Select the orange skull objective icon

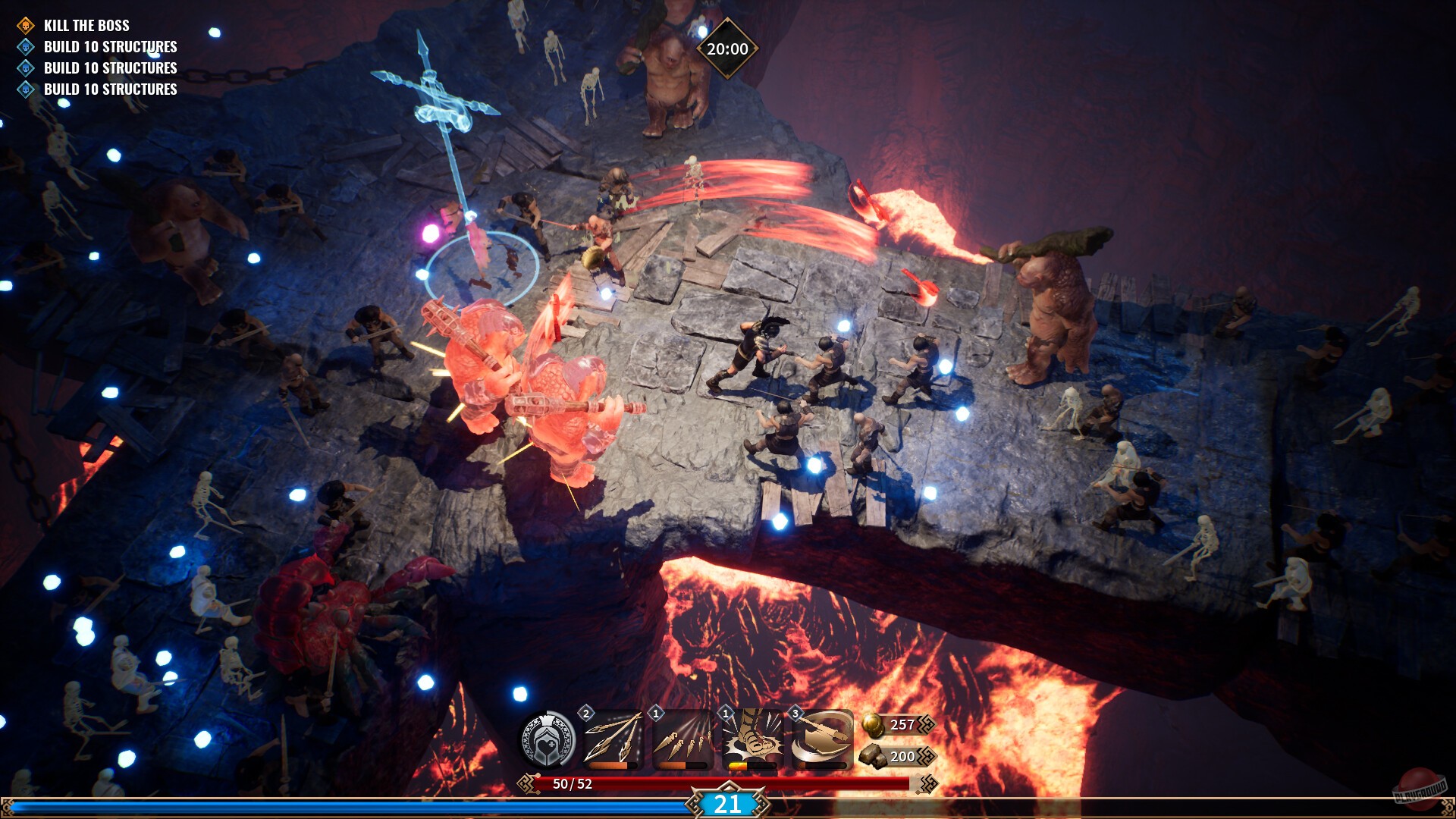25,25
